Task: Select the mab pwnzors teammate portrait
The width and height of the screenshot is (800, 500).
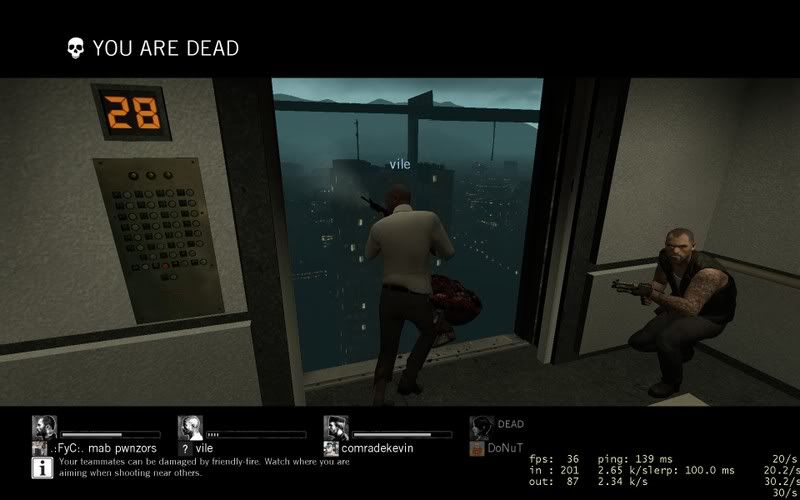Action: pyautogui.click(x=44, y=428)
